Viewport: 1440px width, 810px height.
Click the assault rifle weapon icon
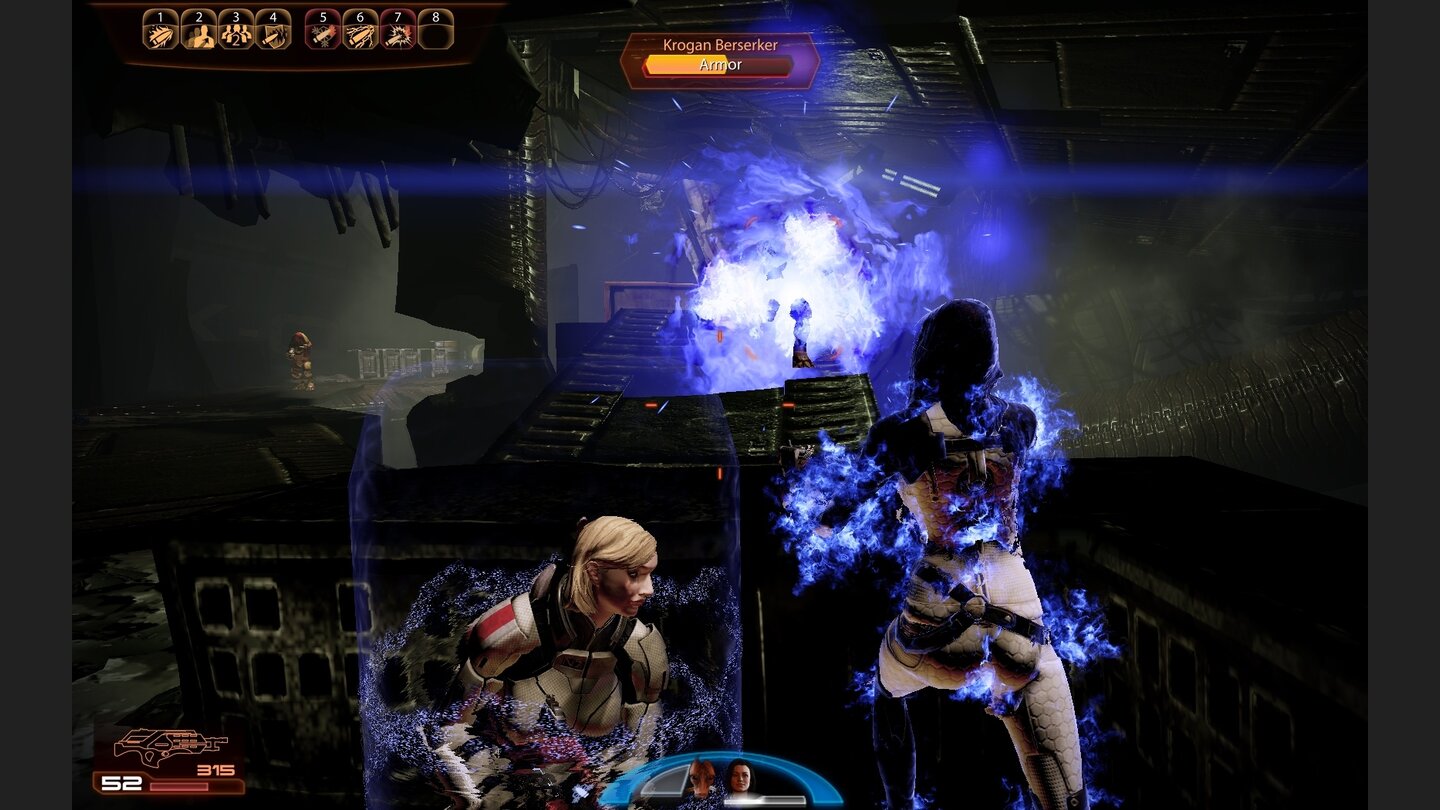(x=170, y=748)
